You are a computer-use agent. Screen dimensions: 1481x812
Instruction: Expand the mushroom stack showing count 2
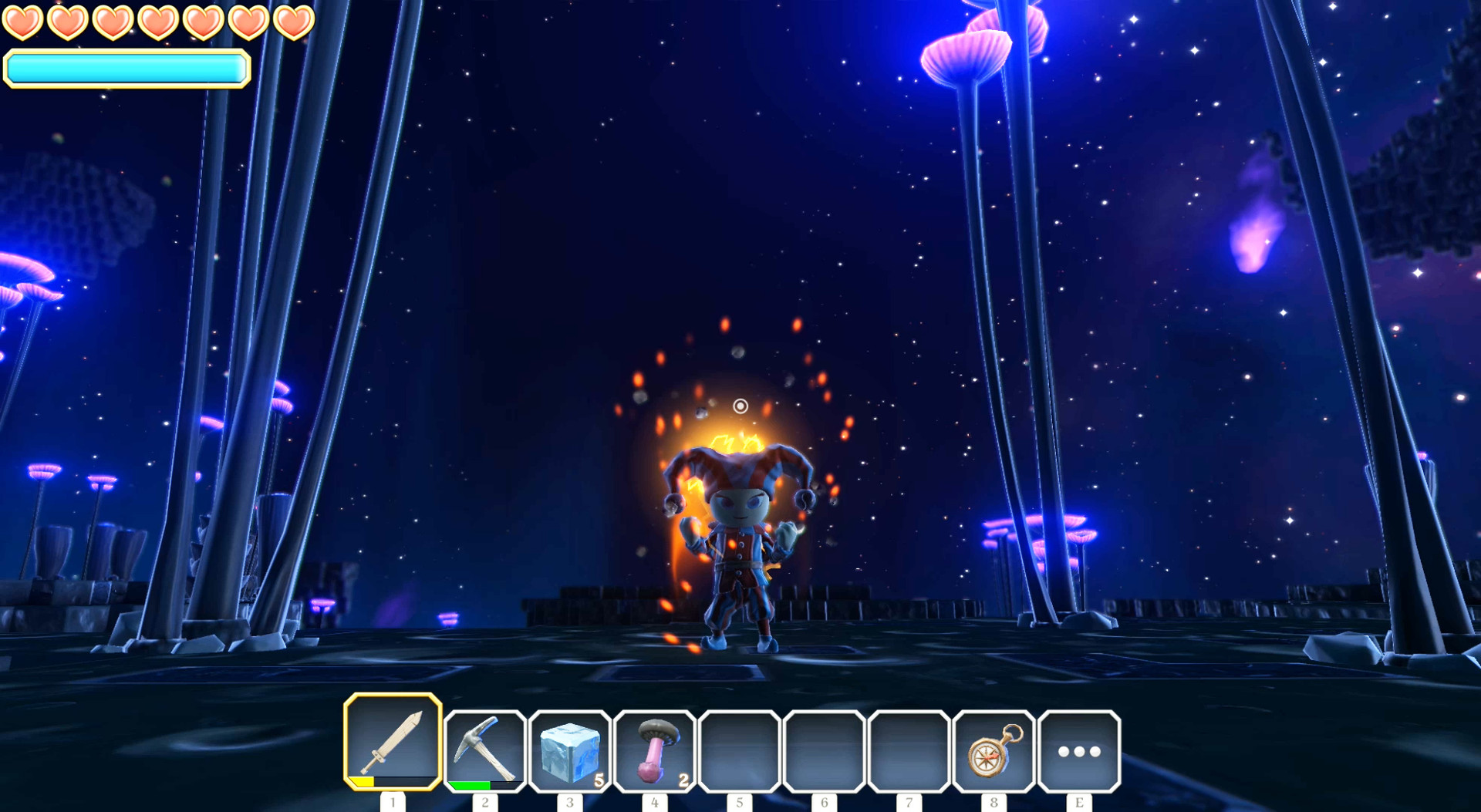click(x=685, y=779)
